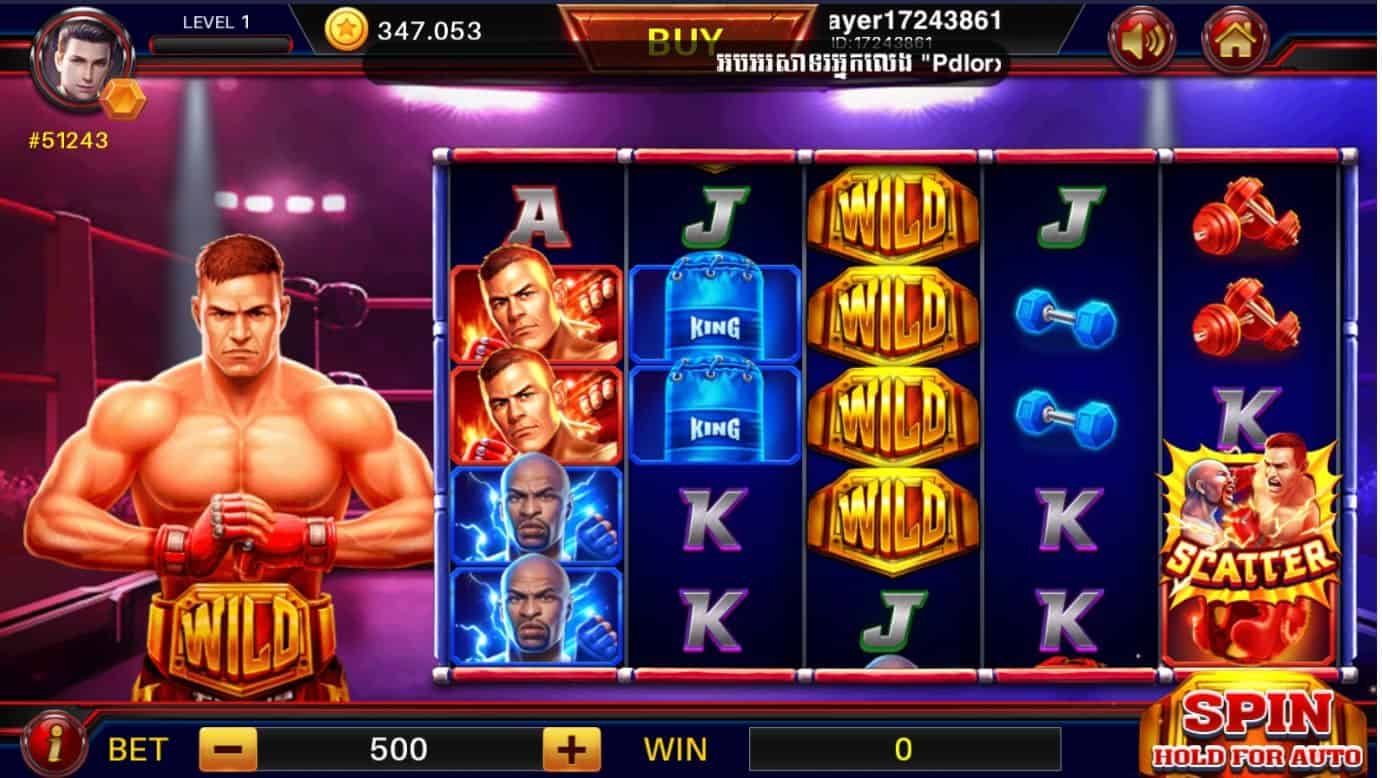This screenshot has height=778, width=1382.
Task: Toggle sound with the speaker icon
Action: (x=1141, y=41)
